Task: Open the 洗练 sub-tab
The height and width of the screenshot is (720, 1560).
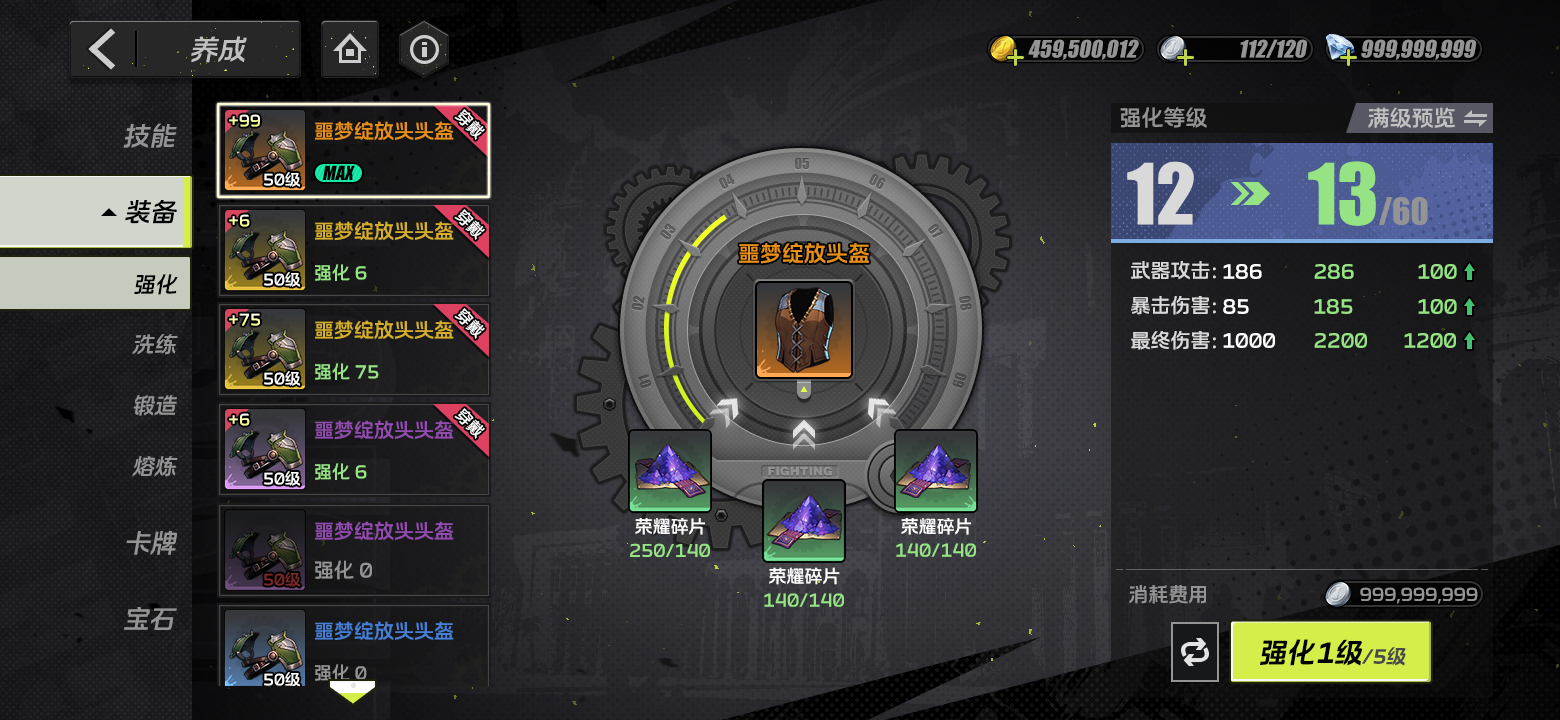Action: [x=154, y=345]
